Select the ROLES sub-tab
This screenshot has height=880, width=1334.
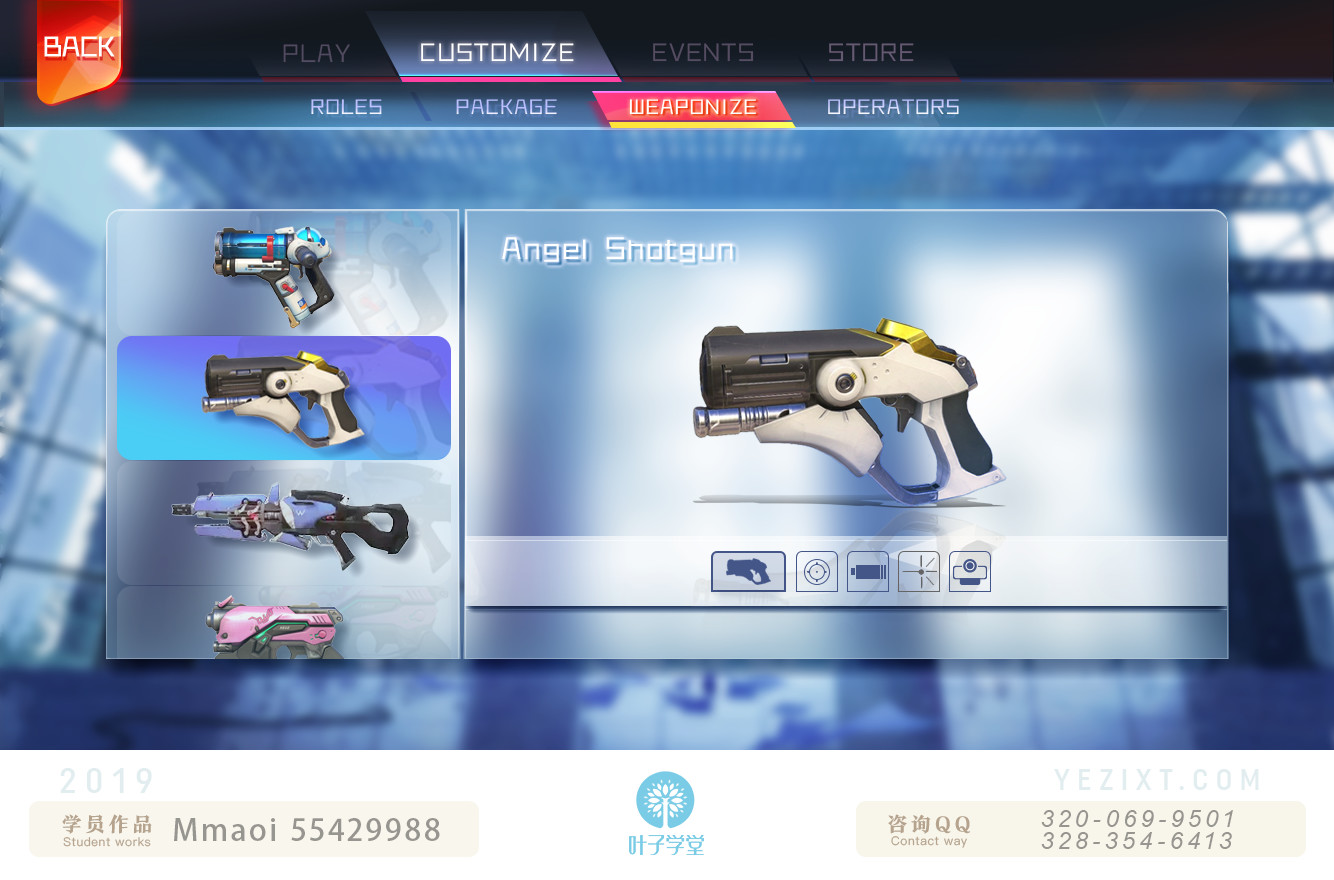coord(346,107)
